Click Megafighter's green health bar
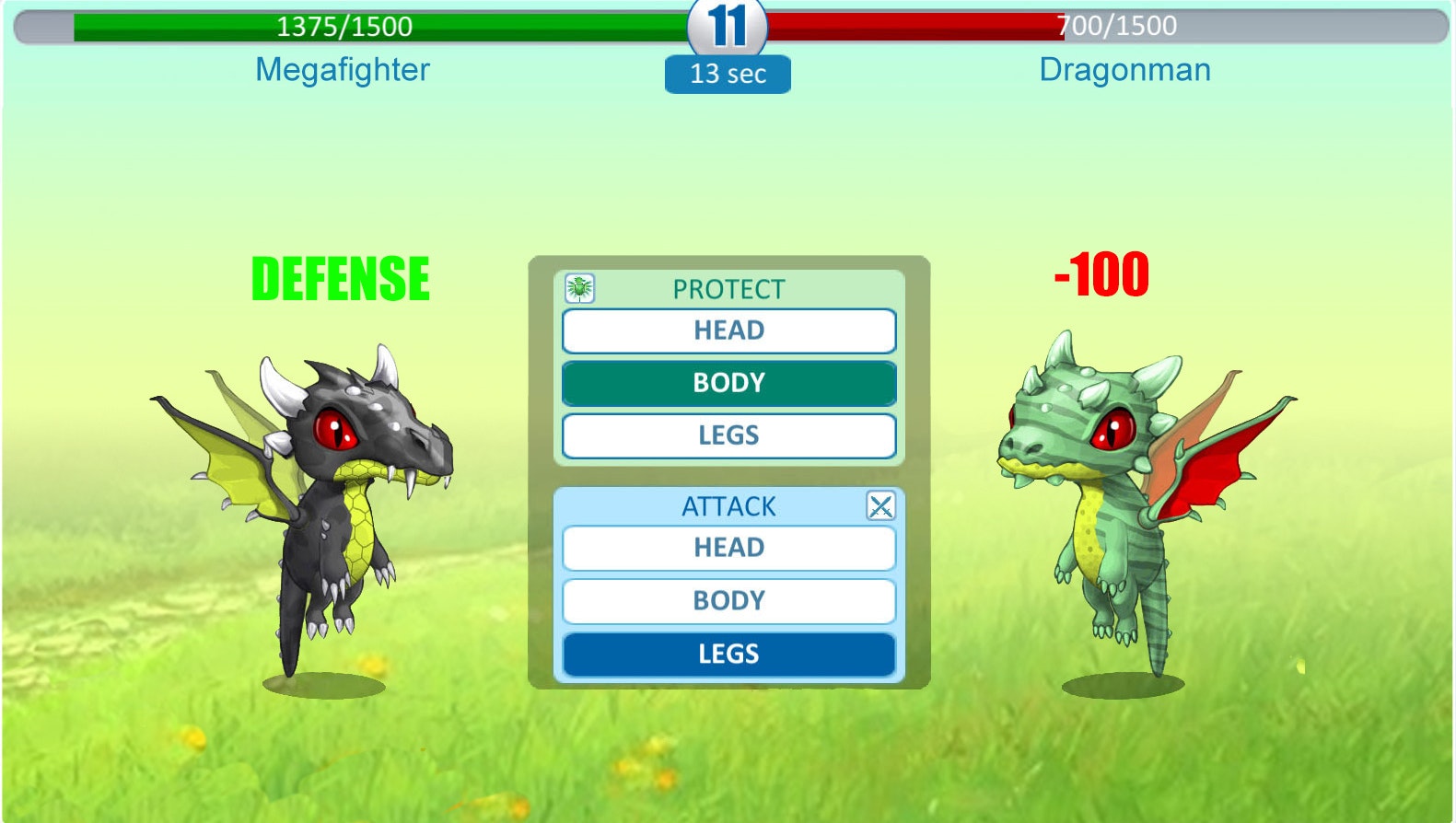 tap(368, 27)
